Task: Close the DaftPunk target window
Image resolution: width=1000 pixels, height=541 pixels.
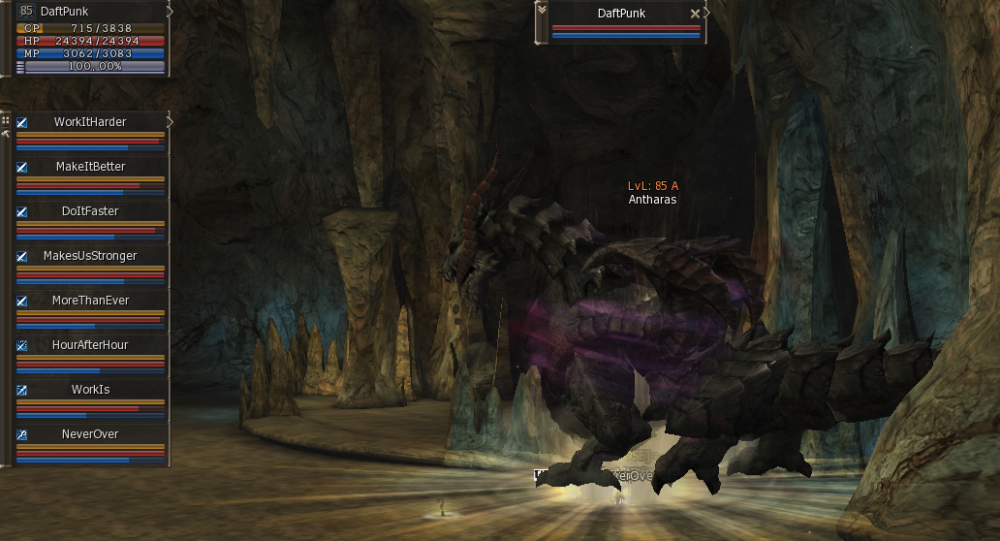Action: tap(695, 14)
